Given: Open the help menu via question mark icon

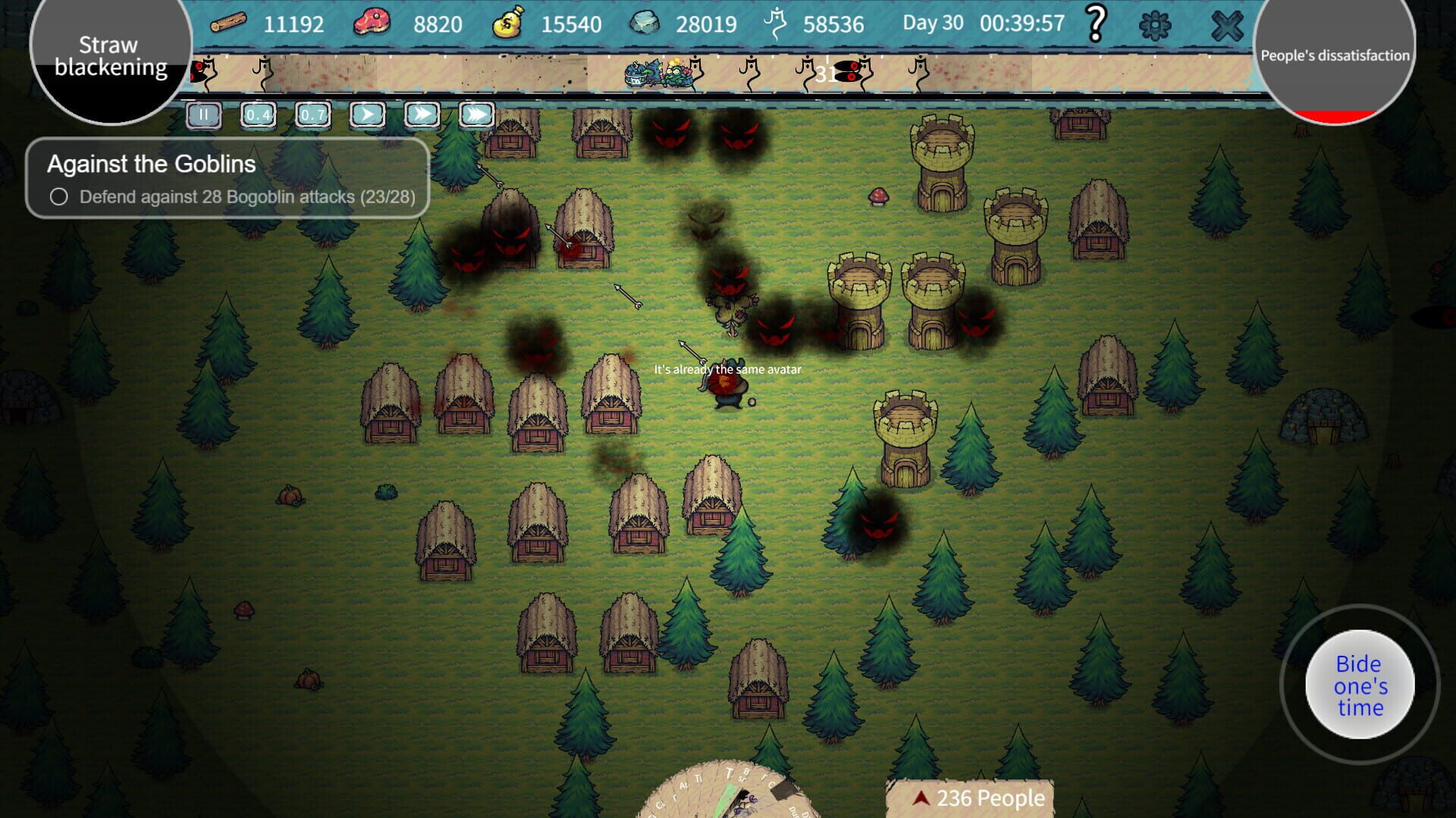Looking at the screenshot, I should click(x=1094, y=24).
